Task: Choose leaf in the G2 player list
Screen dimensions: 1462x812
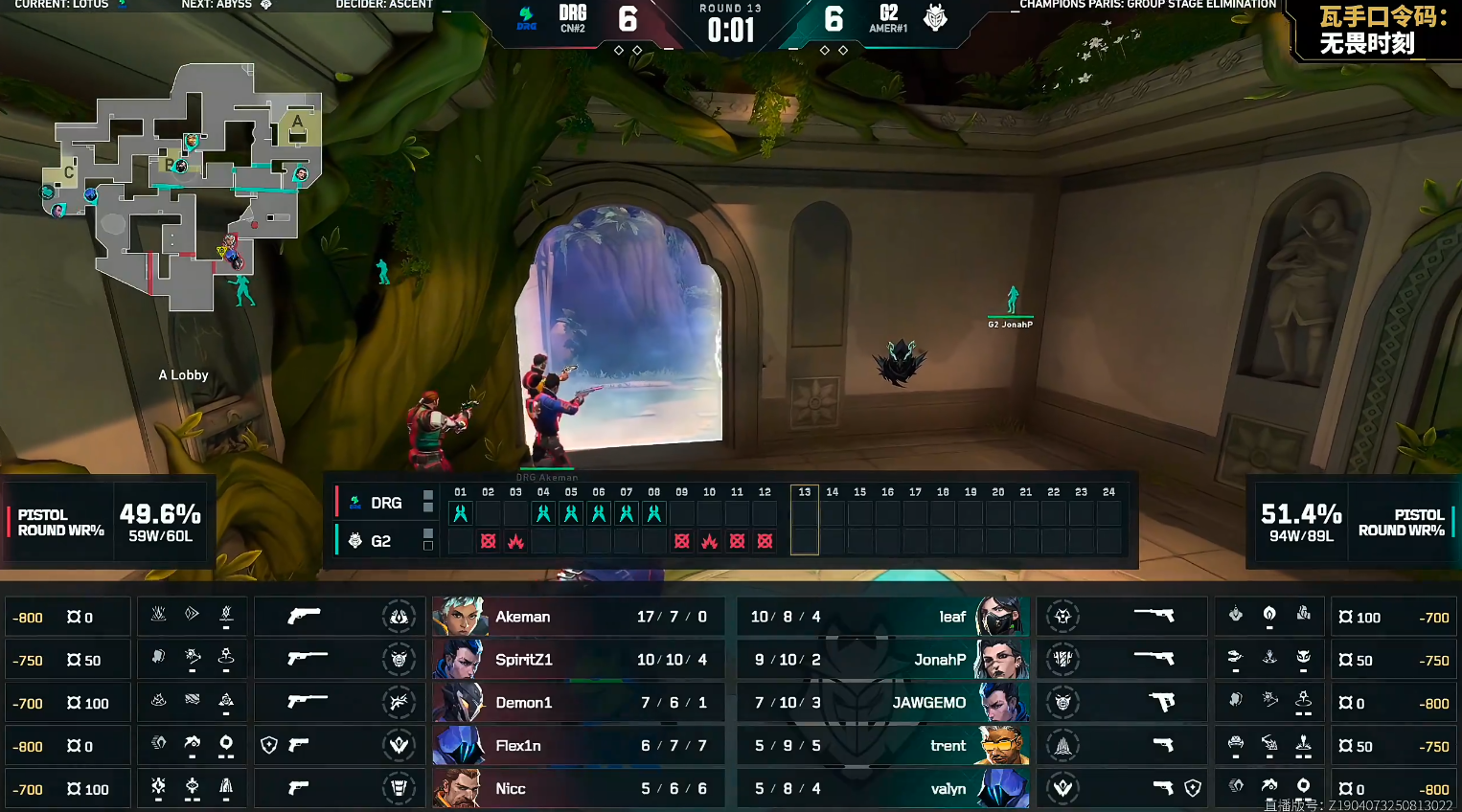Action: (x=881, y=617)
